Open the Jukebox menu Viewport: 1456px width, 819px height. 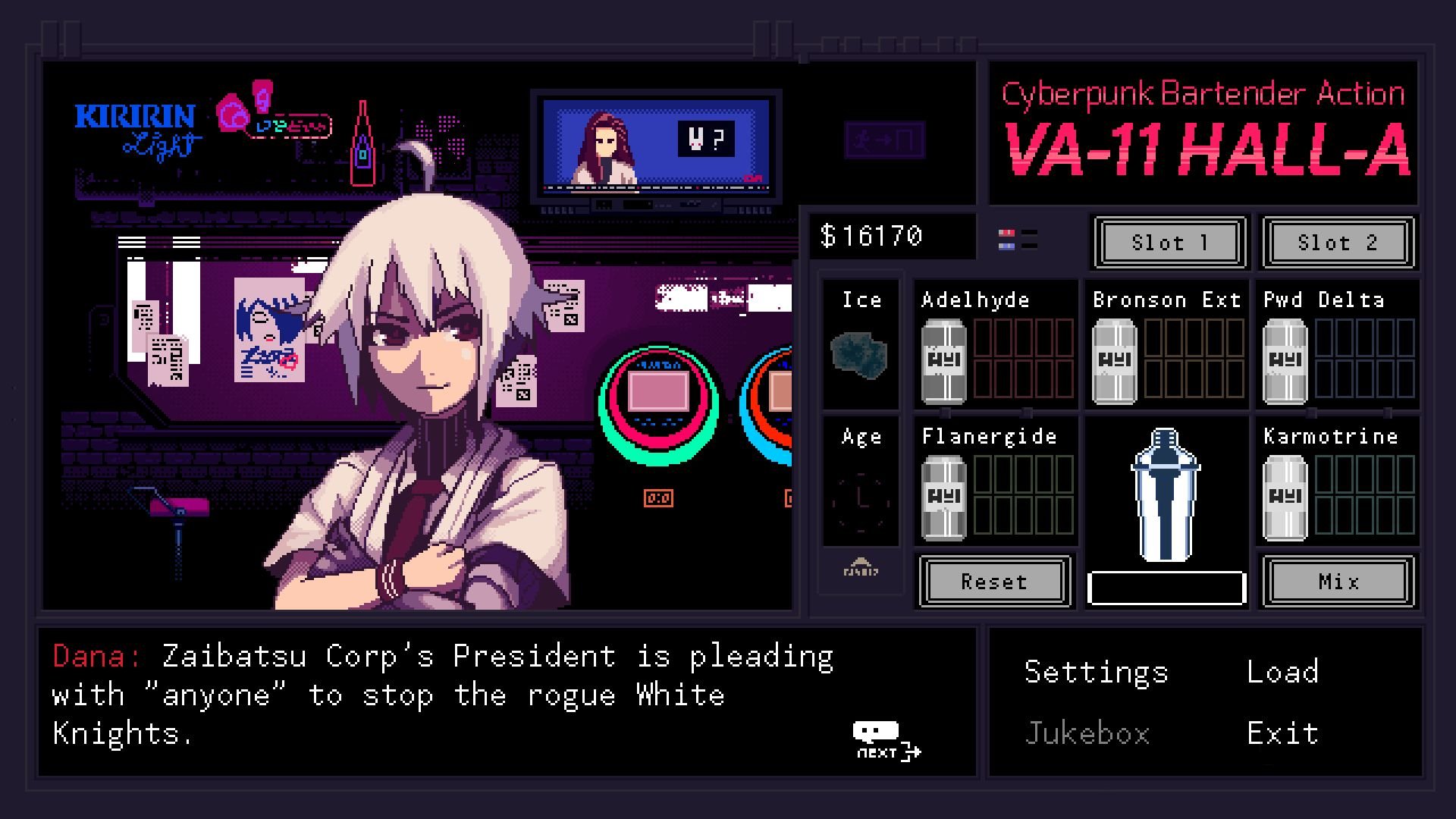point(1088,732)
